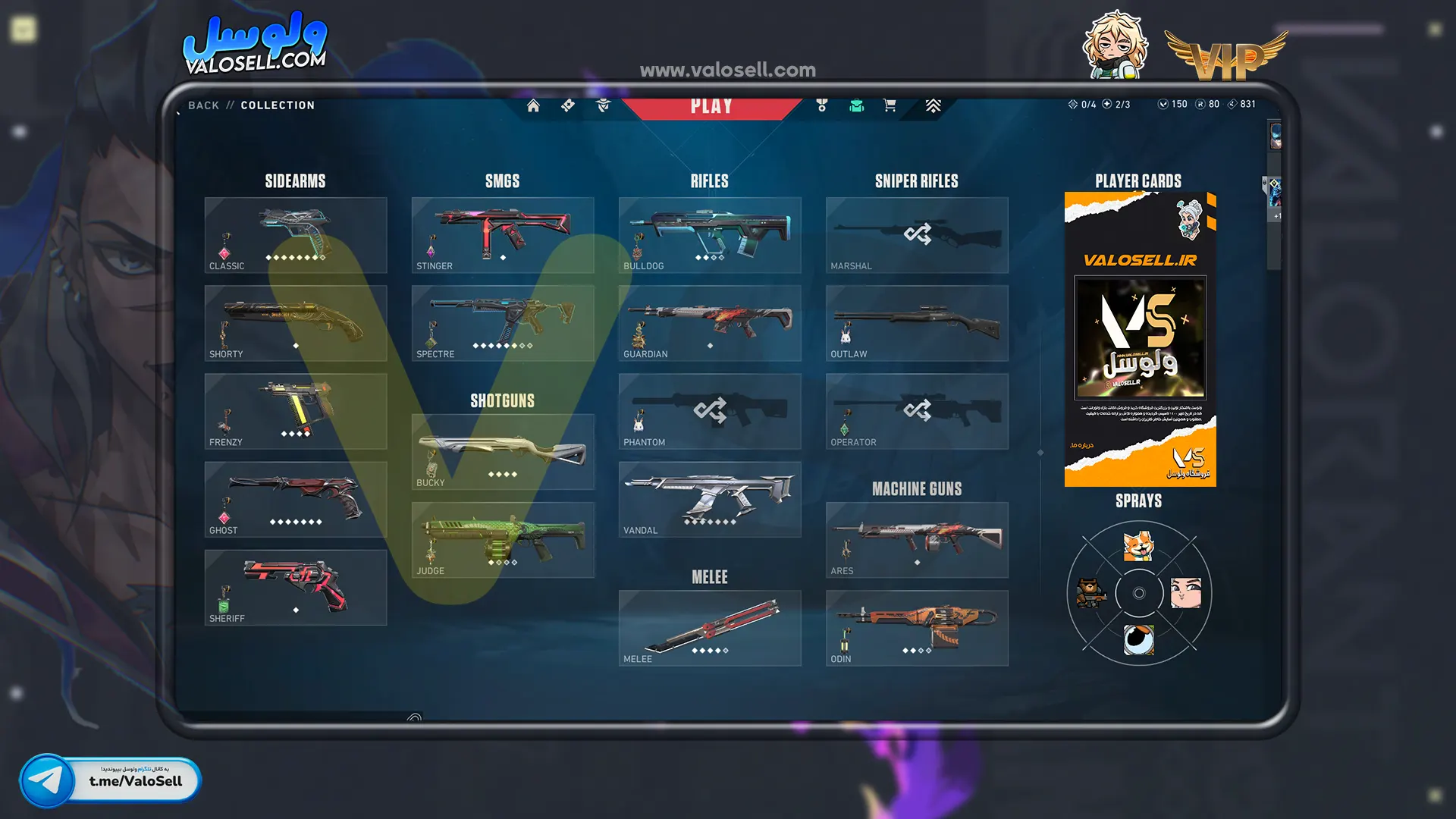Select the Ghost pistol tile
This screenshot has width=1456, height=819.
[296, 499]
